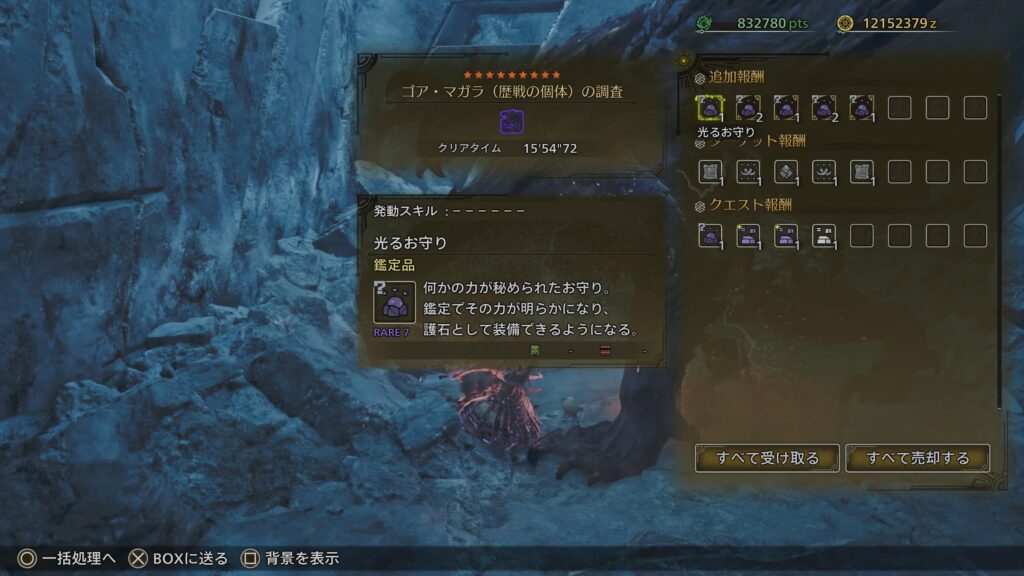
Task: Click the すべて売却する sell-all button
Action: pos(918,458)
